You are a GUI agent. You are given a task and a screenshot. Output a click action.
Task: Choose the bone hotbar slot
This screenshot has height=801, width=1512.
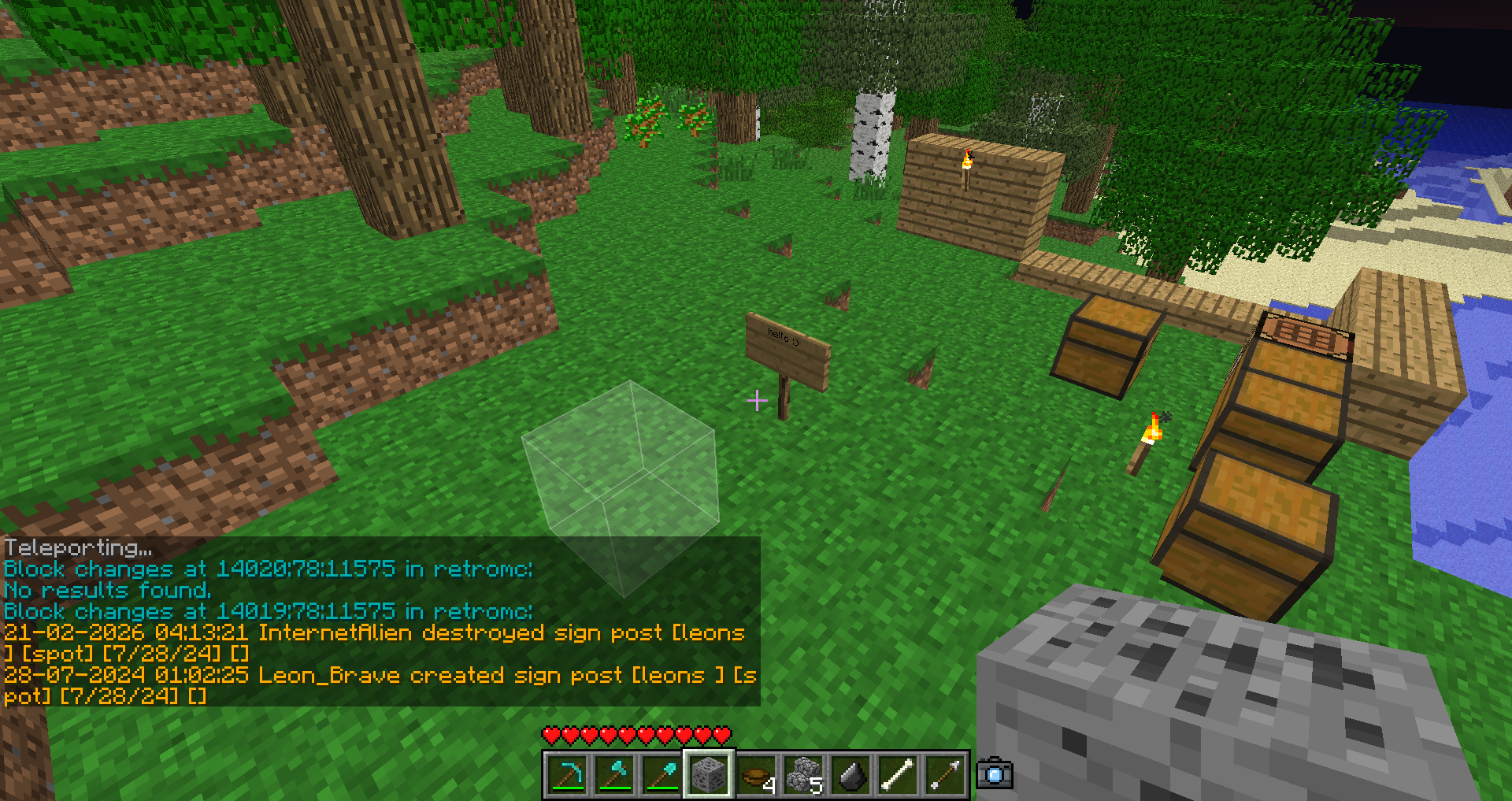[898, 775]
